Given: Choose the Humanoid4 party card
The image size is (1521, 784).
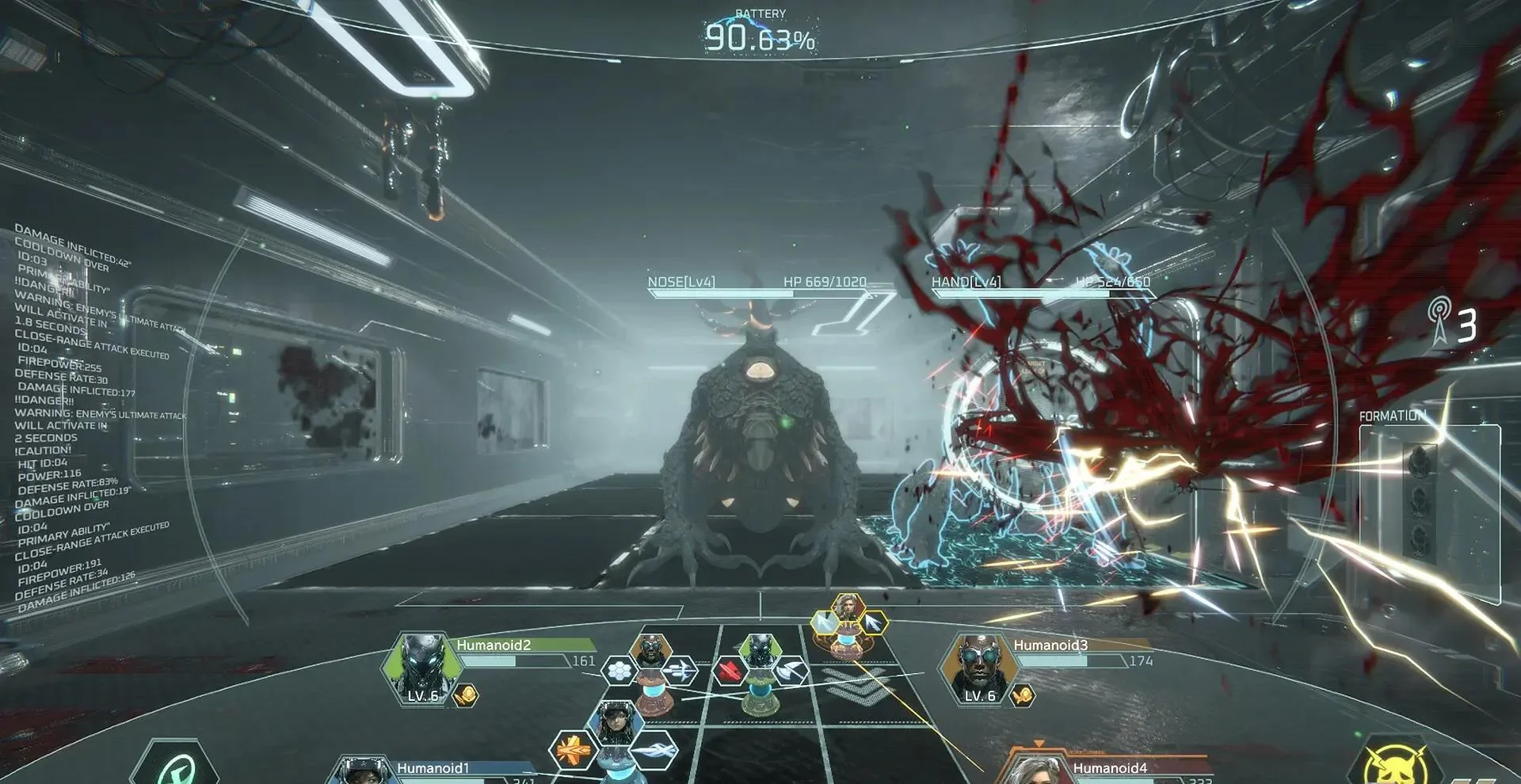Looking at the screenshot, I should 1109,768.
